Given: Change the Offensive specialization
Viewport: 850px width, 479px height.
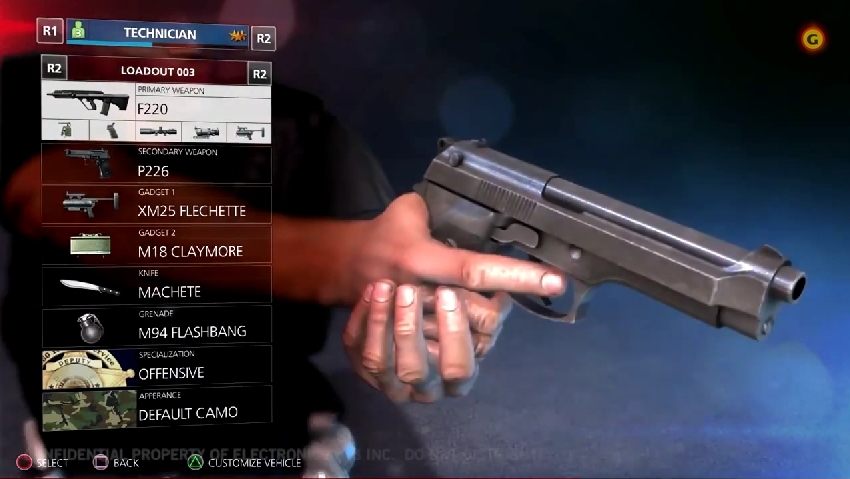Looking at the screenshot, I should [x=157, y=366].
